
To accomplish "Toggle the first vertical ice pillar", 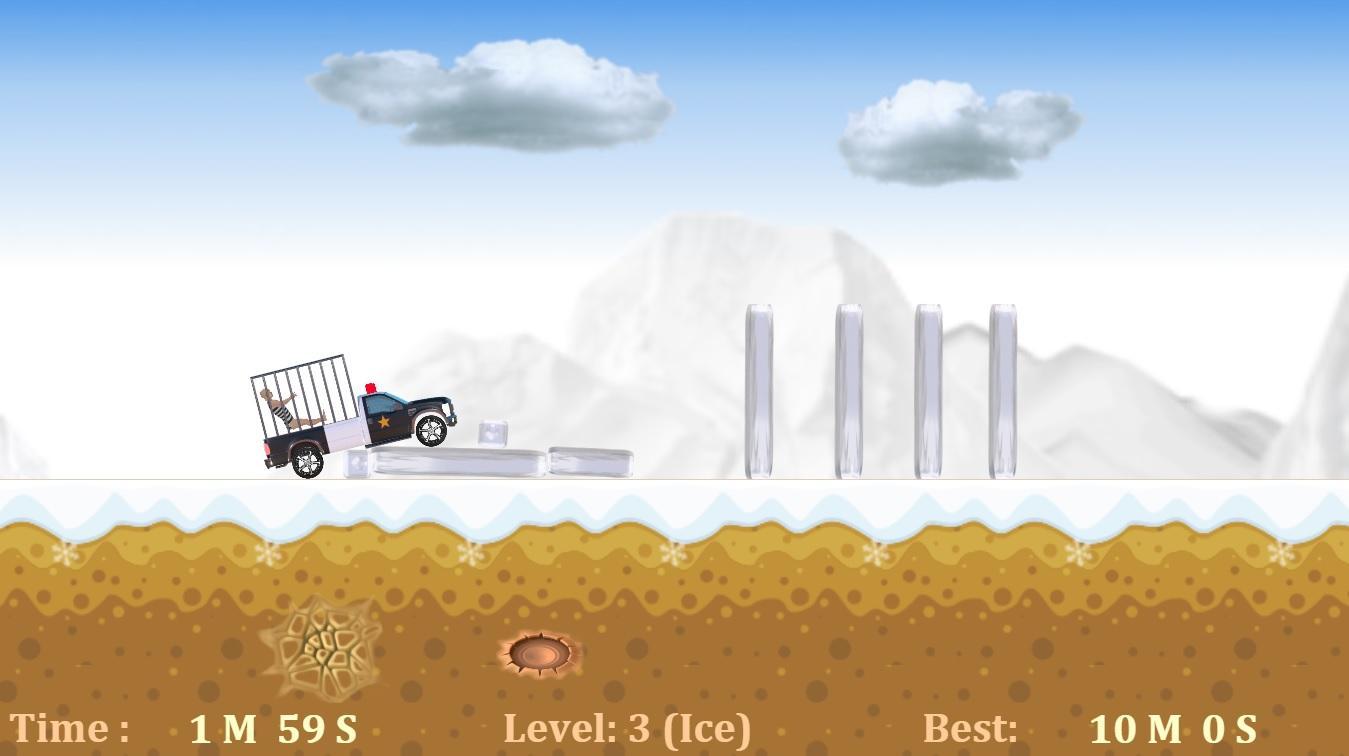I will click(759, 390).
